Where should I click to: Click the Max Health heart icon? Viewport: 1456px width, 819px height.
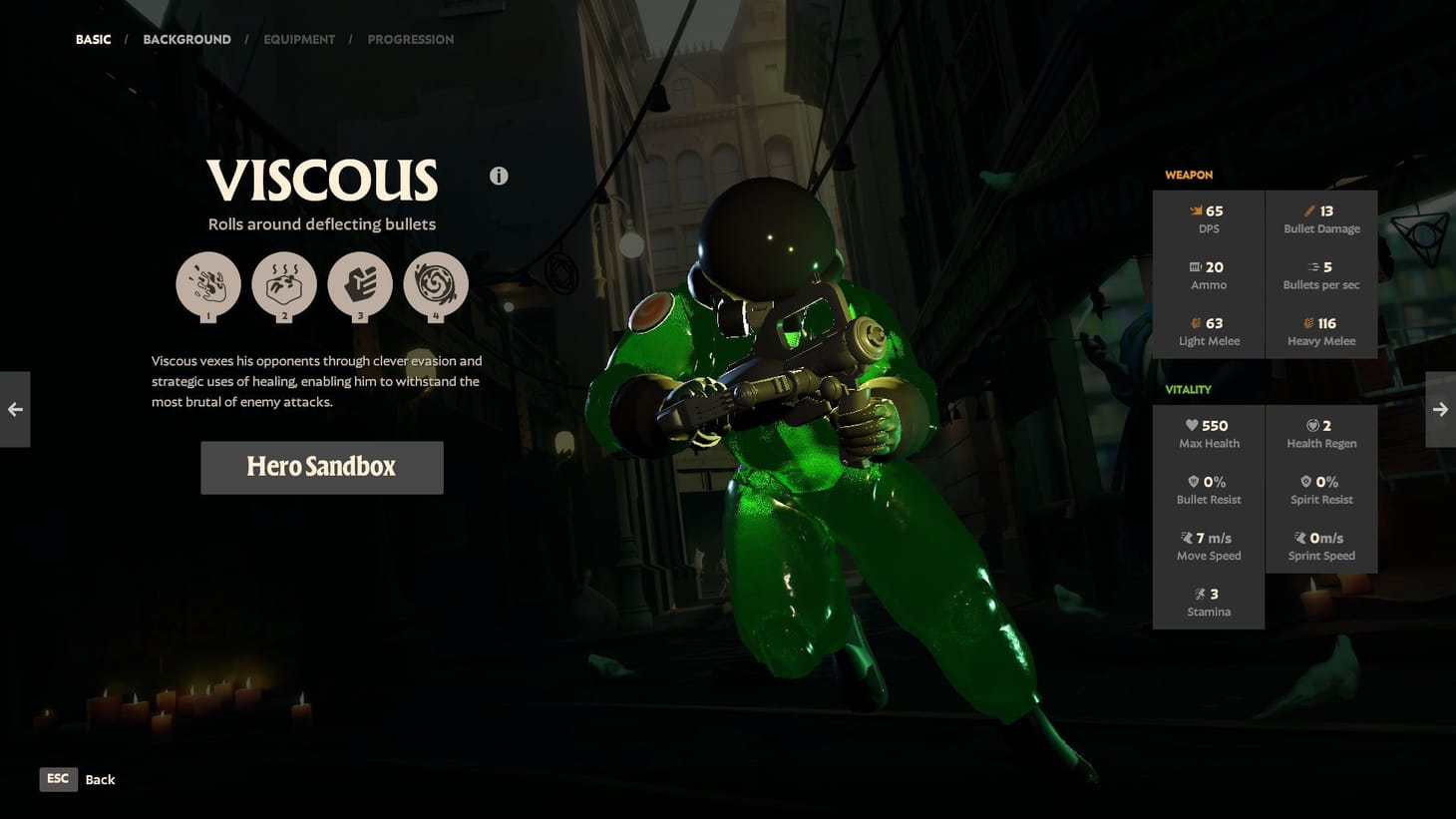coord(1191,425)
